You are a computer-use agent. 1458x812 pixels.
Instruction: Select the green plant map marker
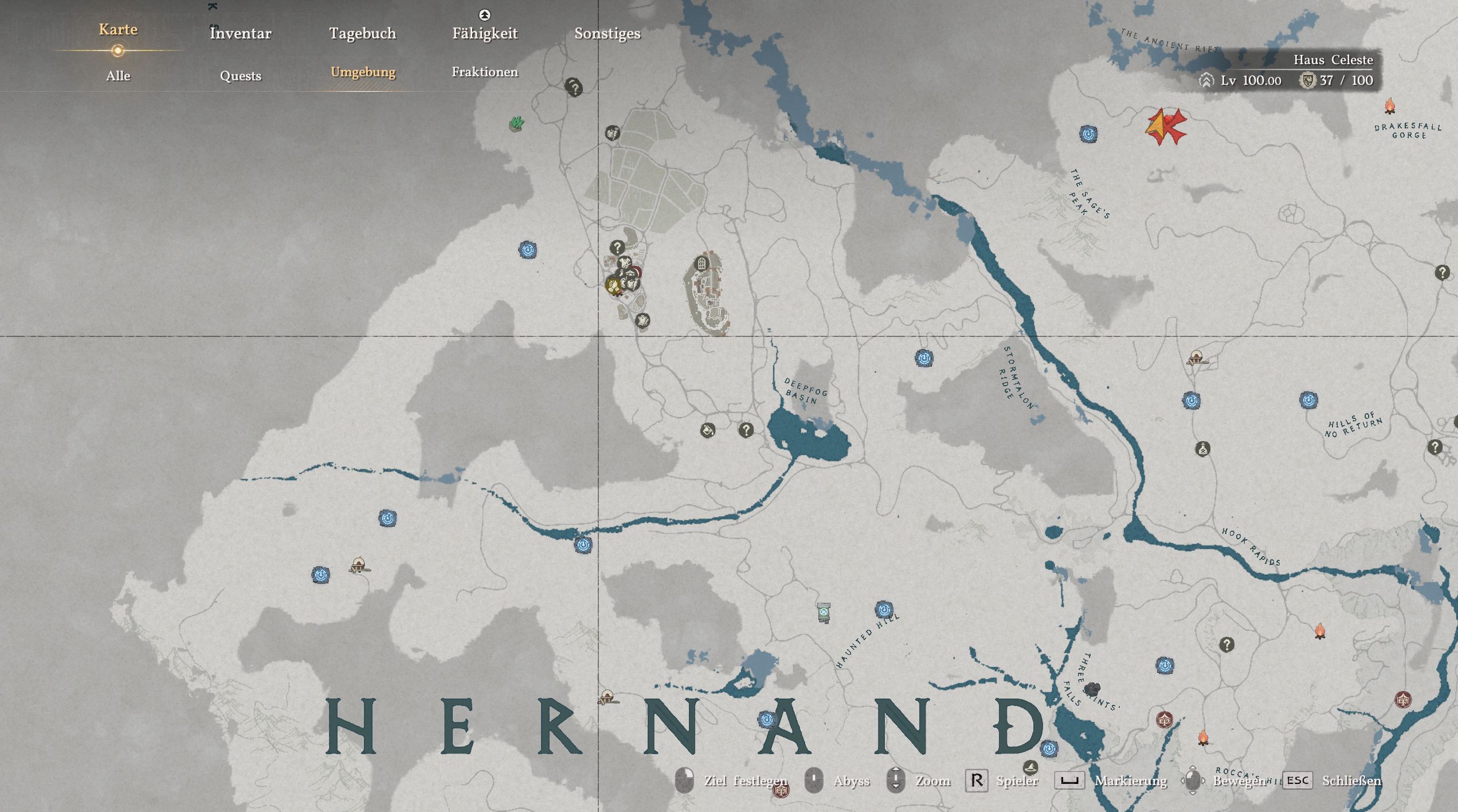click(x=516, y=123)
